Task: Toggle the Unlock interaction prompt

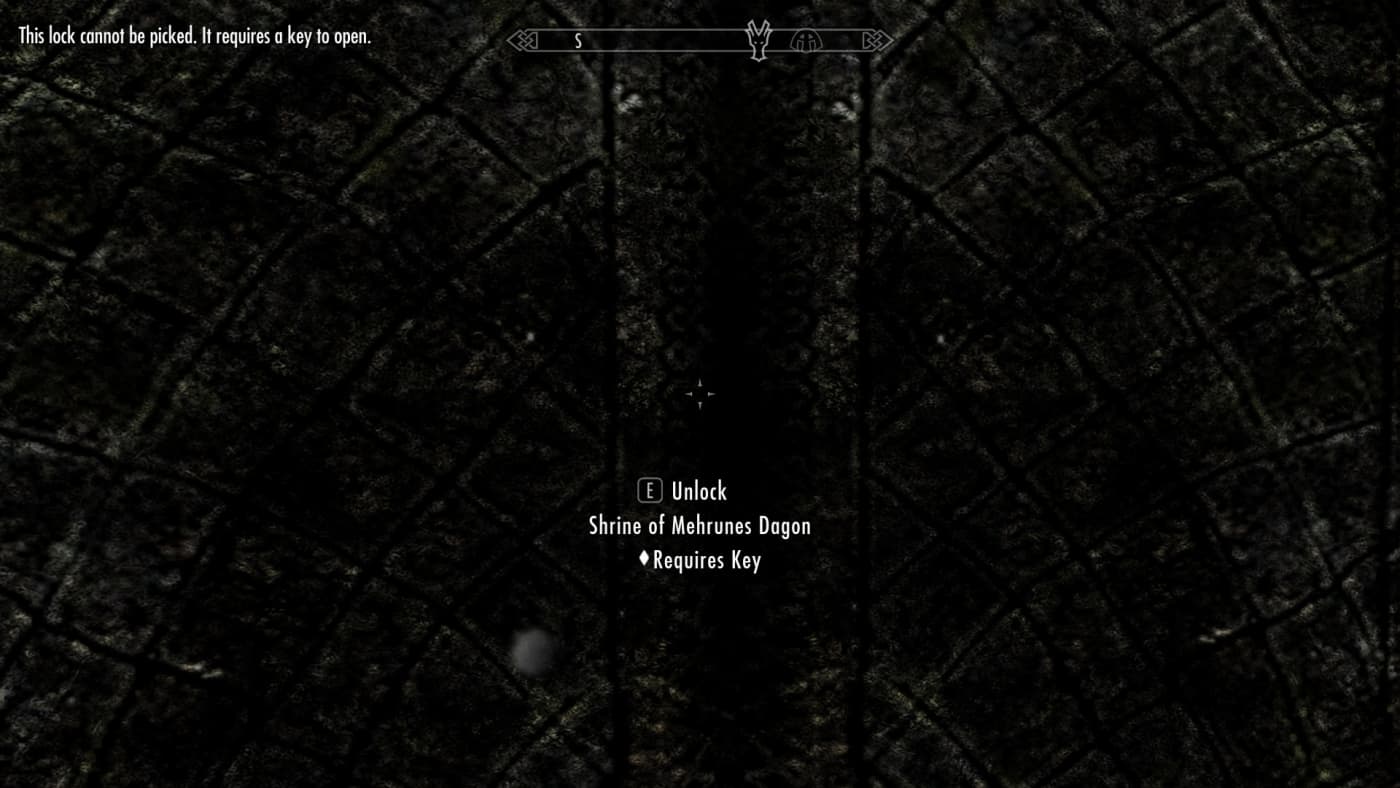Action: click(701, 491)
